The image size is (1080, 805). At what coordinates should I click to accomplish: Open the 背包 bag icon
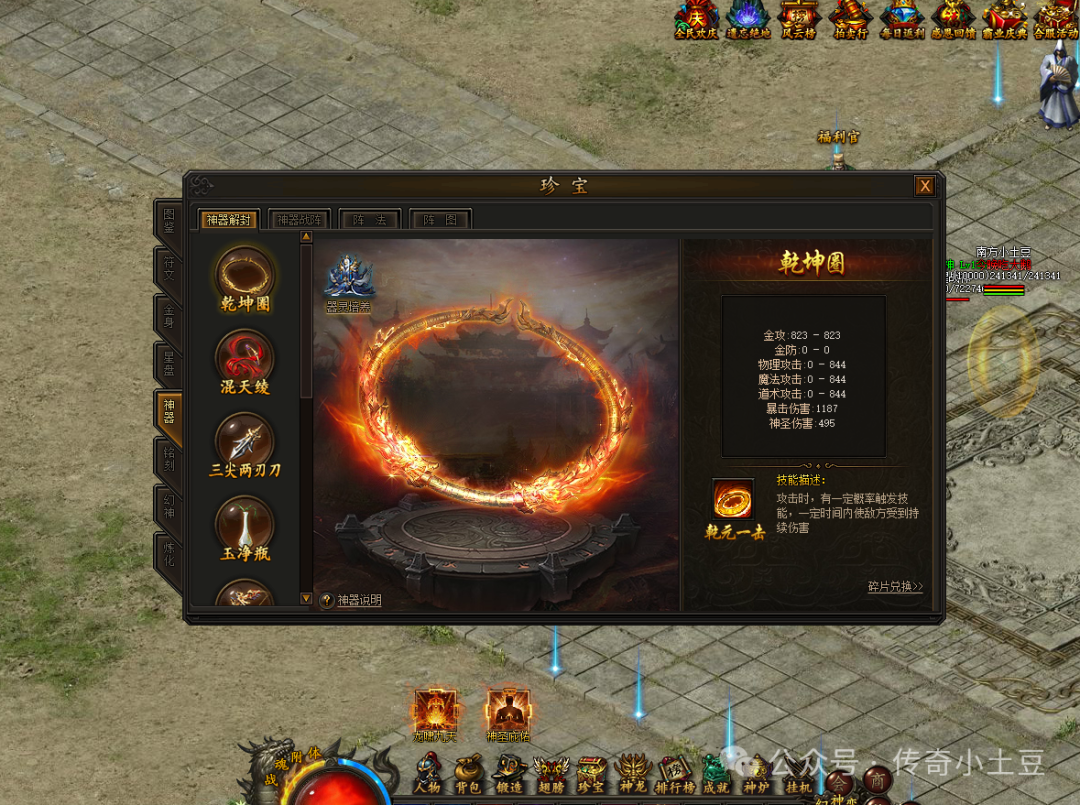[x=468, y=772]
